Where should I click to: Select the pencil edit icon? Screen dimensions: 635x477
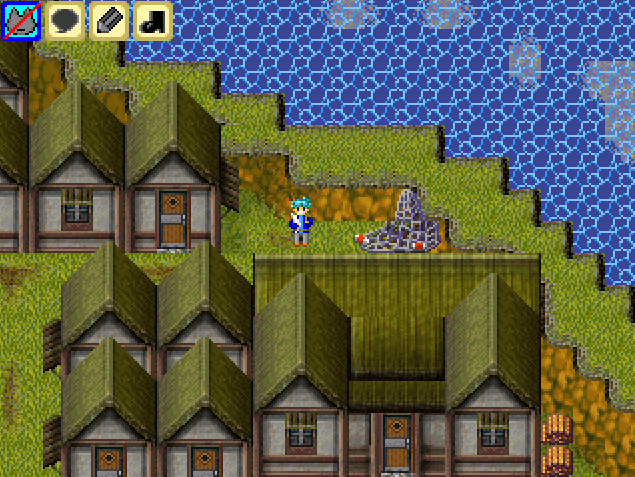click(109, 21)
